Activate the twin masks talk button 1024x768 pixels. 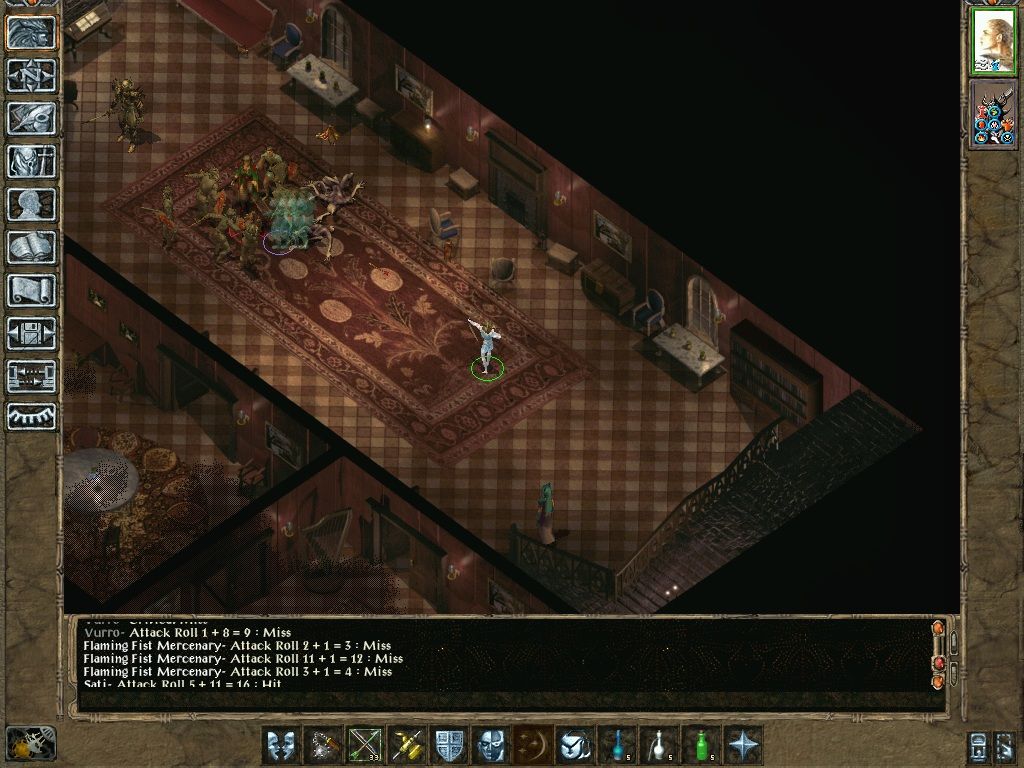pos(281,745)
